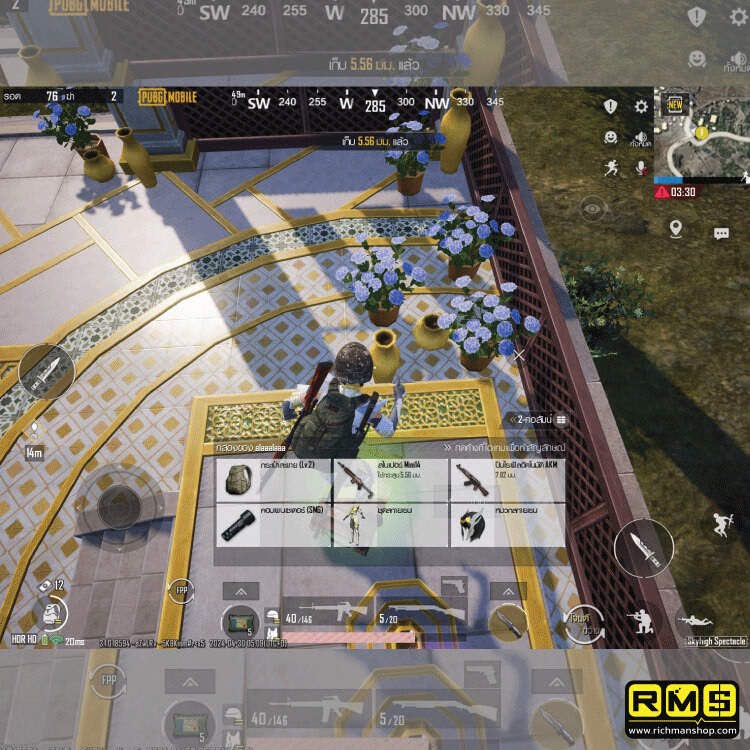The height and width of the screenshot is (750, 750).
Task: Open the emote smiley face menu
Action: pyautogui.click(x=610, y=137)
